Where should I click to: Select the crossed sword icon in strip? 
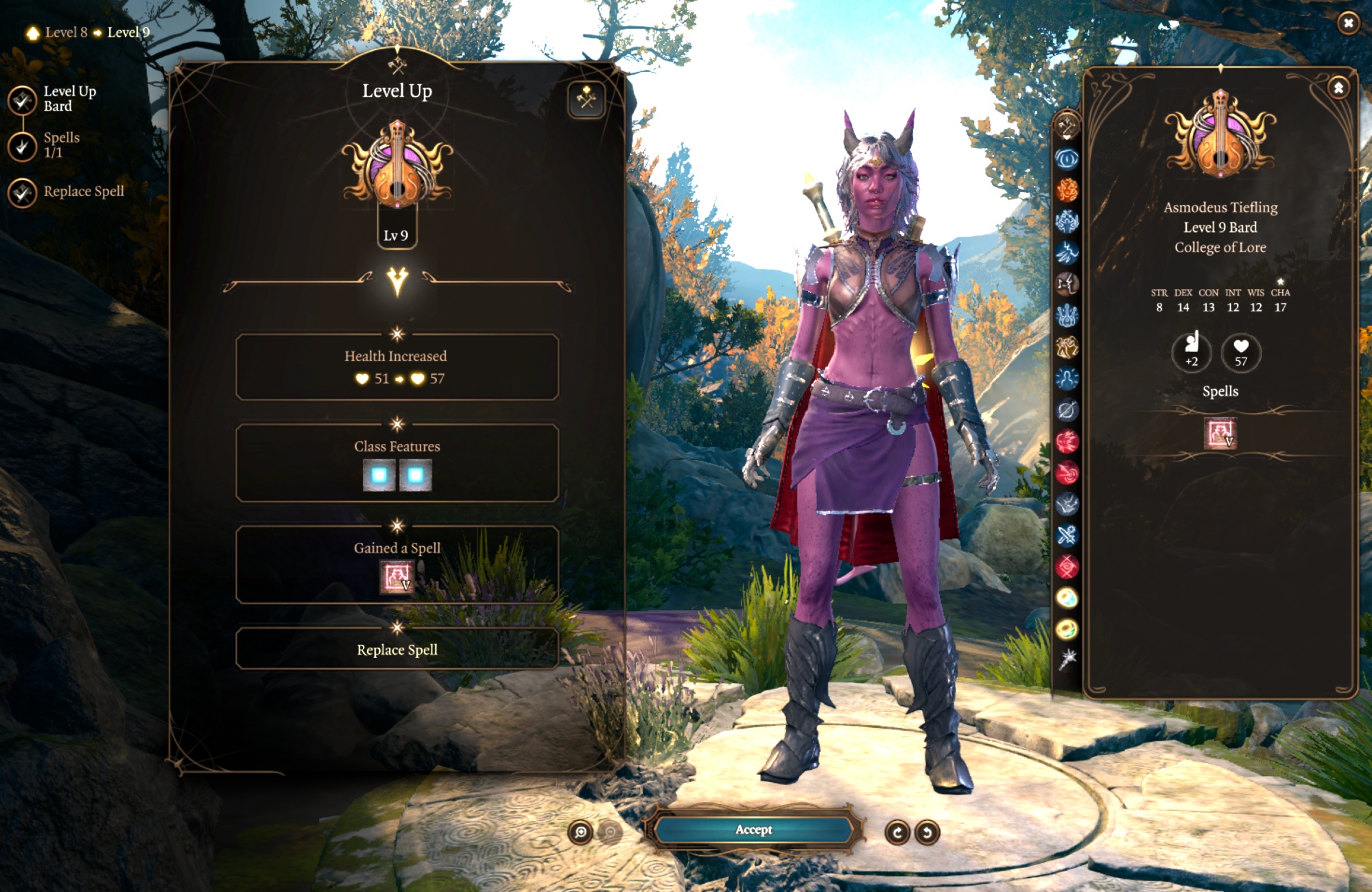click(1067, 535)
